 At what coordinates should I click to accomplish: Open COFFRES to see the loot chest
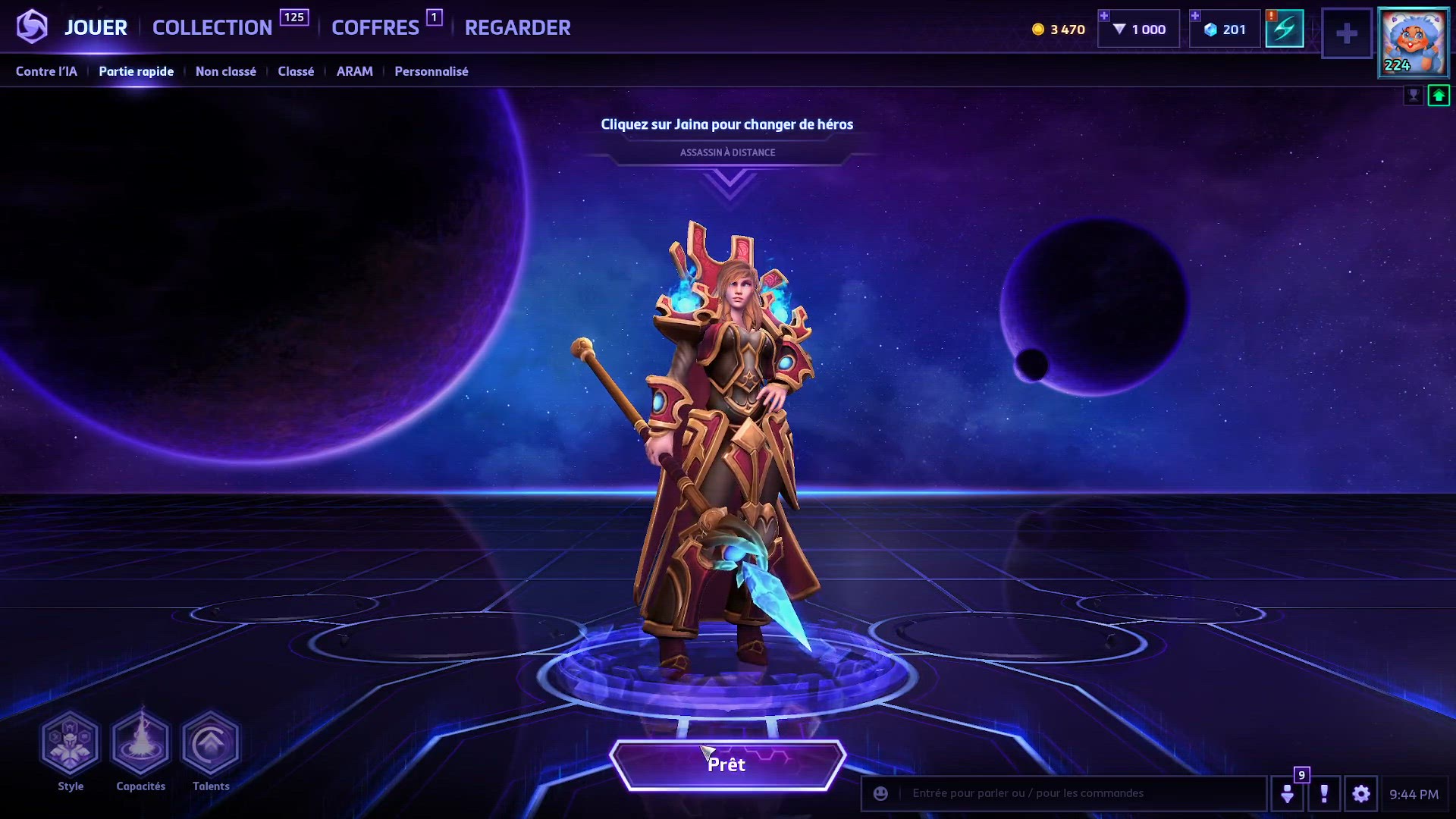pyautogui.click(x=374, y=27)
